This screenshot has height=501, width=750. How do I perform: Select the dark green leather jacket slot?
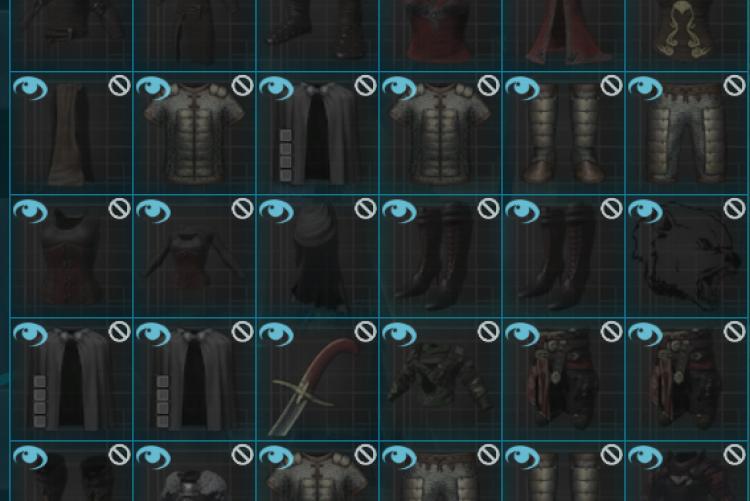point(440,383)
